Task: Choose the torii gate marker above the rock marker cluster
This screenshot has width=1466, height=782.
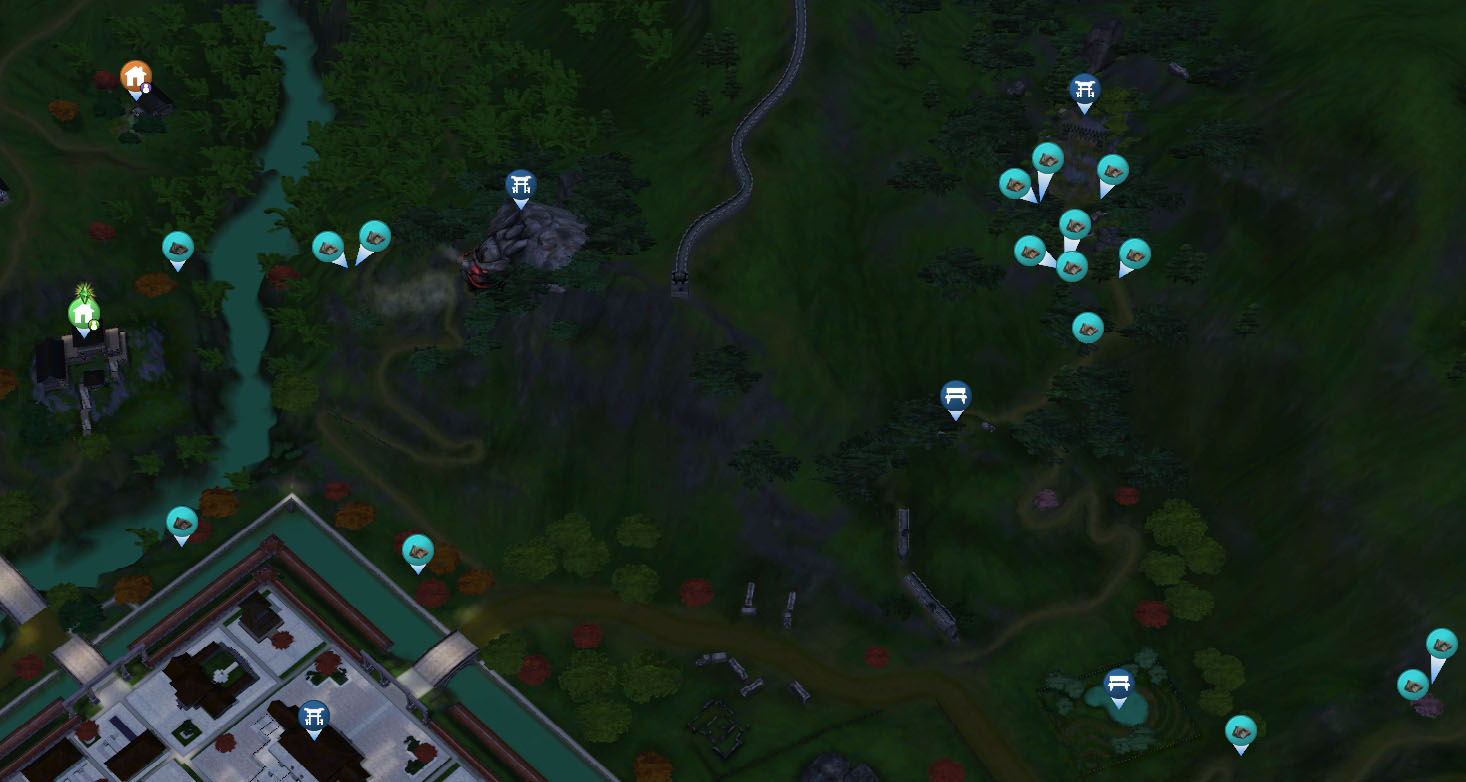Action: point(1084,90)
